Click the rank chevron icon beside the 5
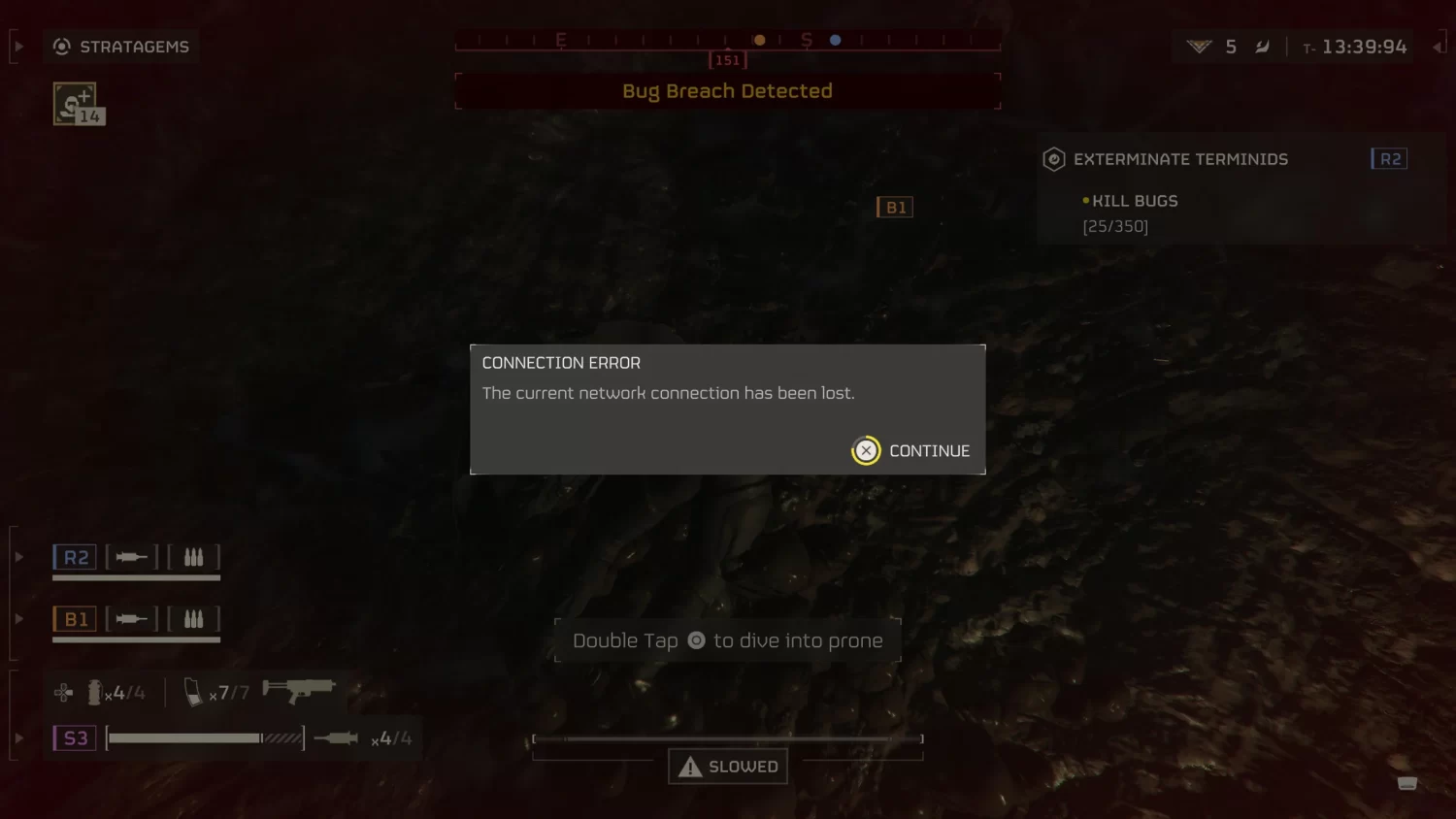Viewport: 1456px width, 819px height. coord(1201,46)
